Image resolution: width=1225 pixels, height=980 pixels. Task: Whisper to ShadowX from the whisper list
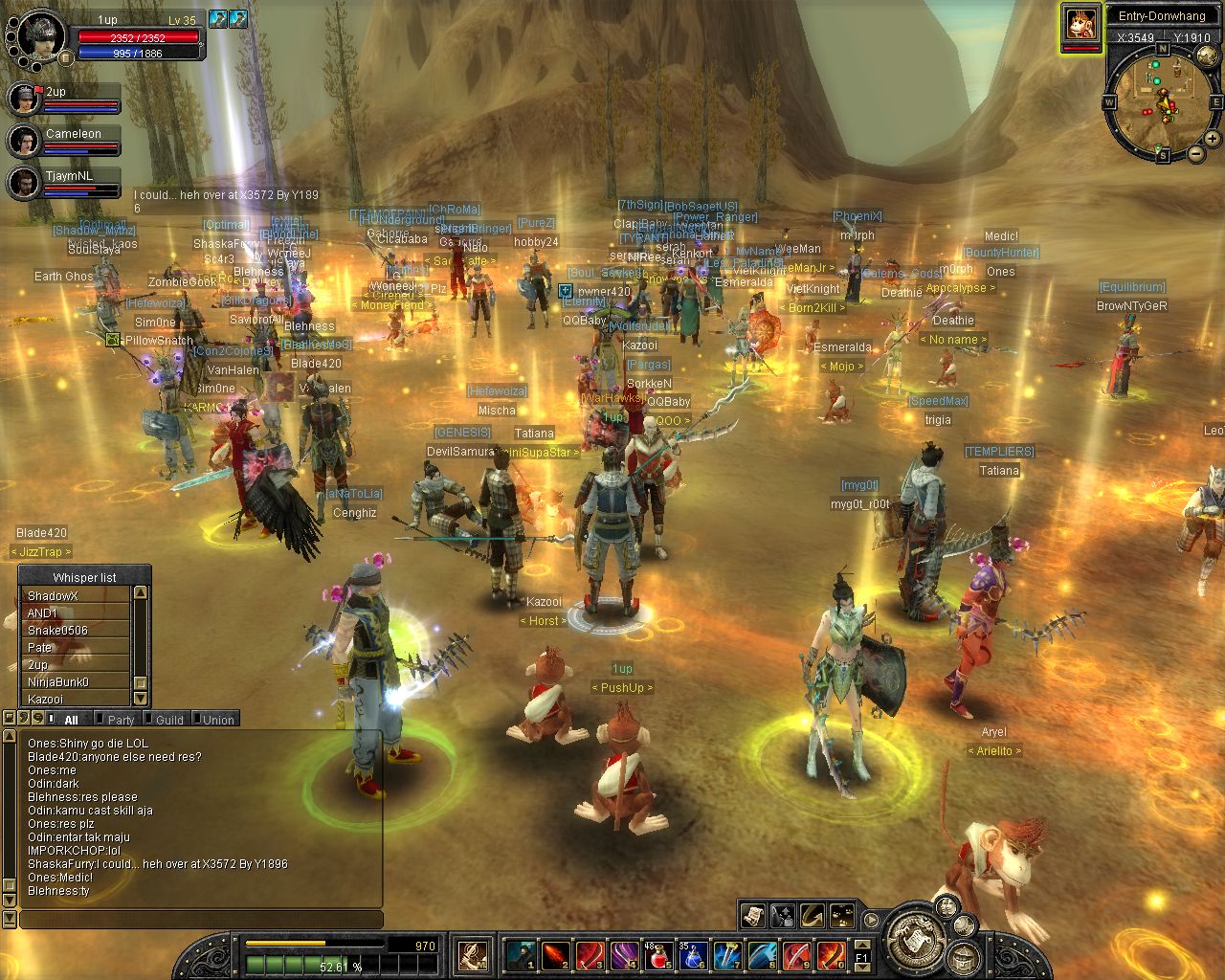tap(75, 596)
